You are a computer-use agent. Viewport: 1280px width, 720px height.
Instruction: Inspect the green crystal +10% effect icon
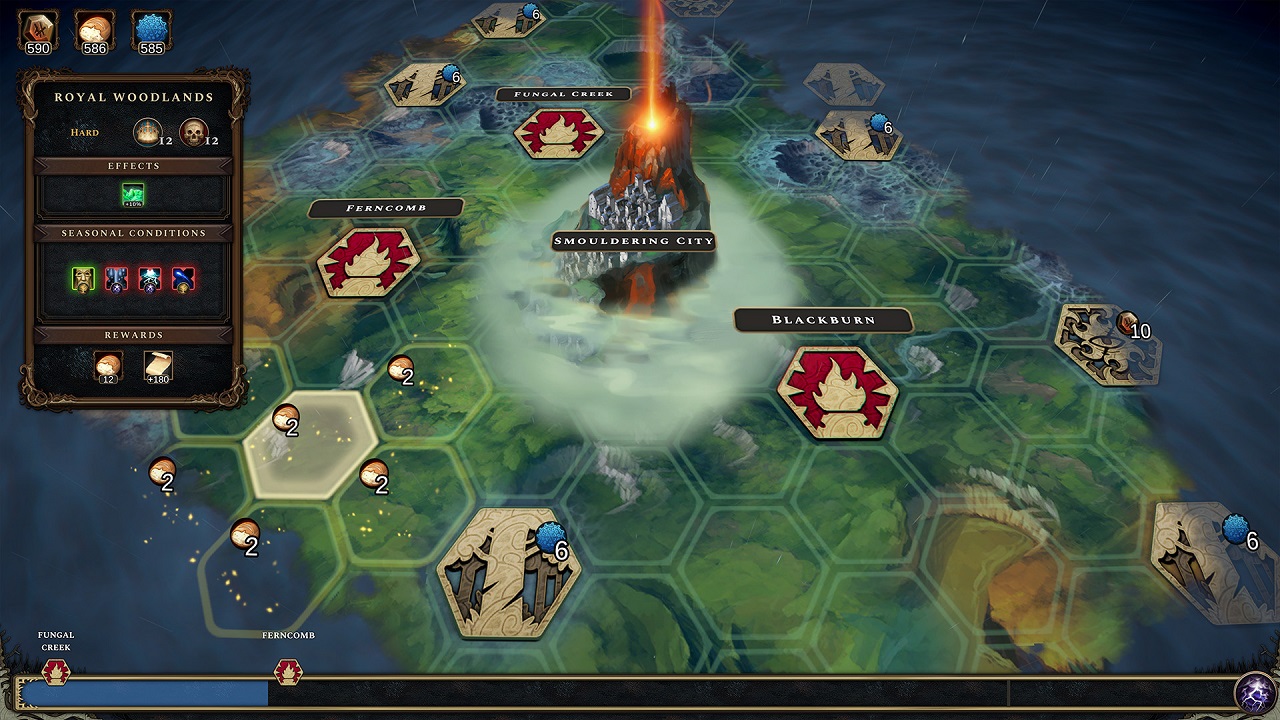(x=133, y=195)
